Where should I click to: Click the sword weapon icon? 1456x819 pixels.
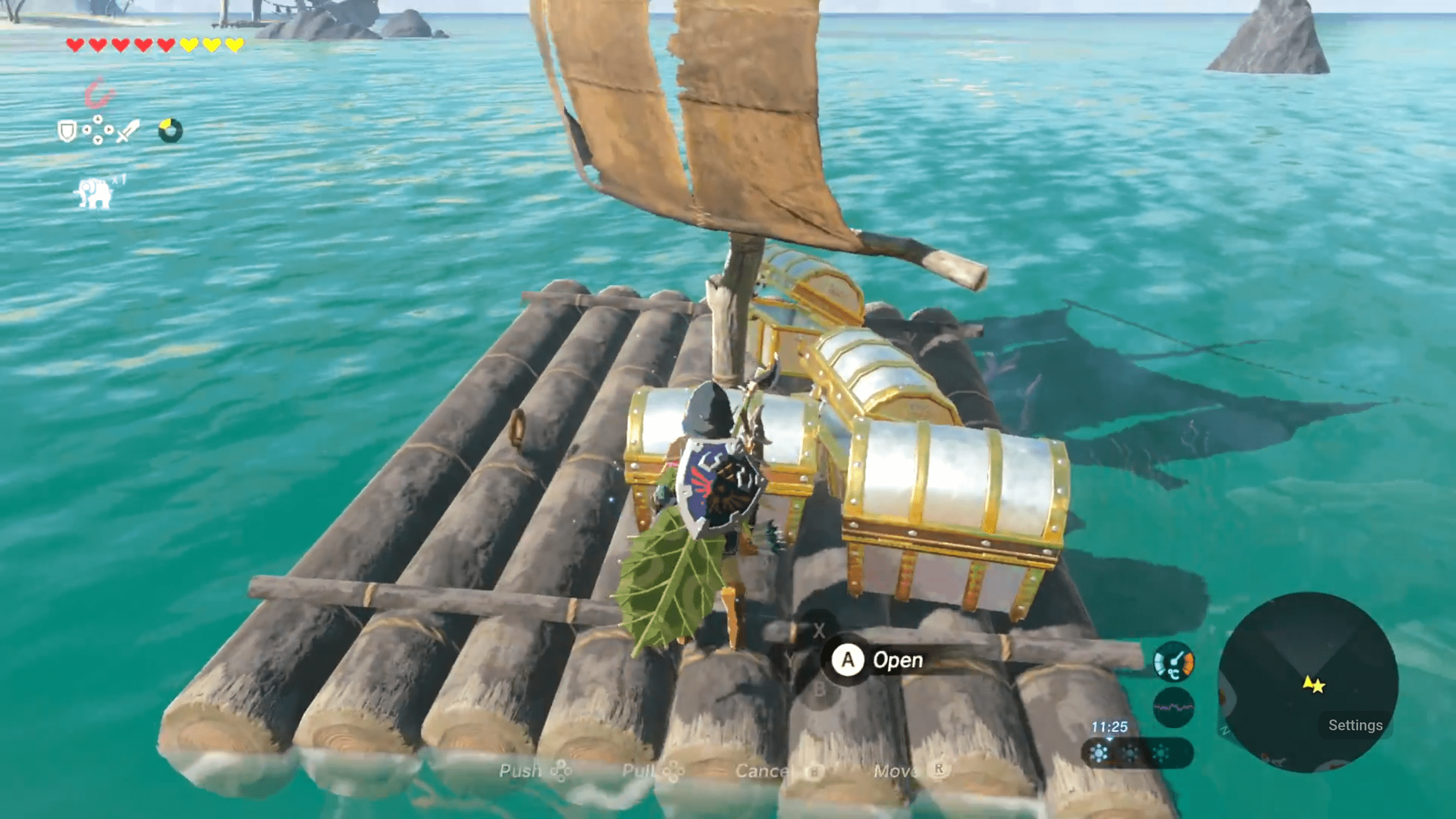(x=129, y=131)
